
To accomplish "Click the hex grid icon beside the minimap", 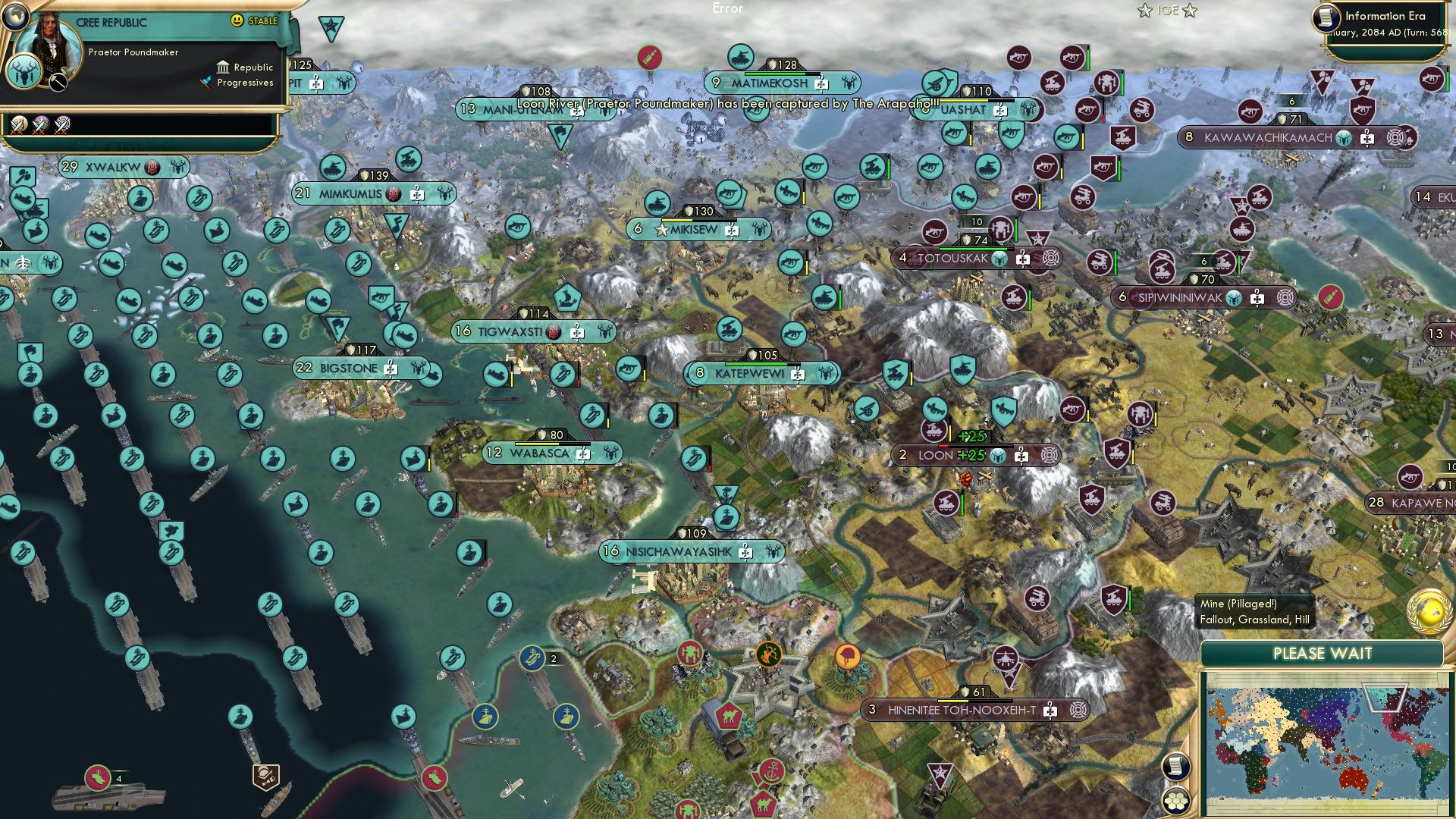I will [1175, 802].
